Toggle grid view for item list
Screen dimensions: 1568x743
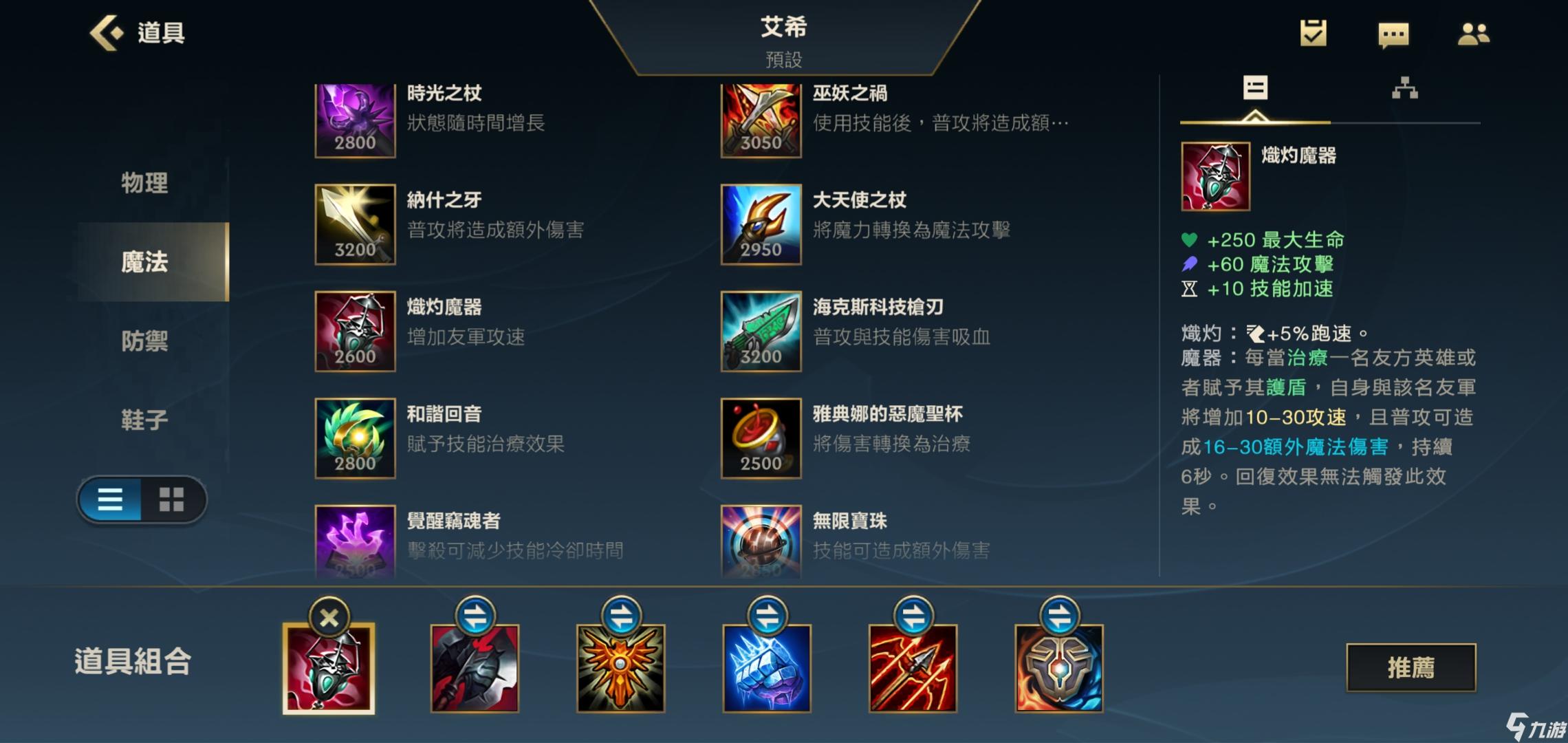[173, 500]
